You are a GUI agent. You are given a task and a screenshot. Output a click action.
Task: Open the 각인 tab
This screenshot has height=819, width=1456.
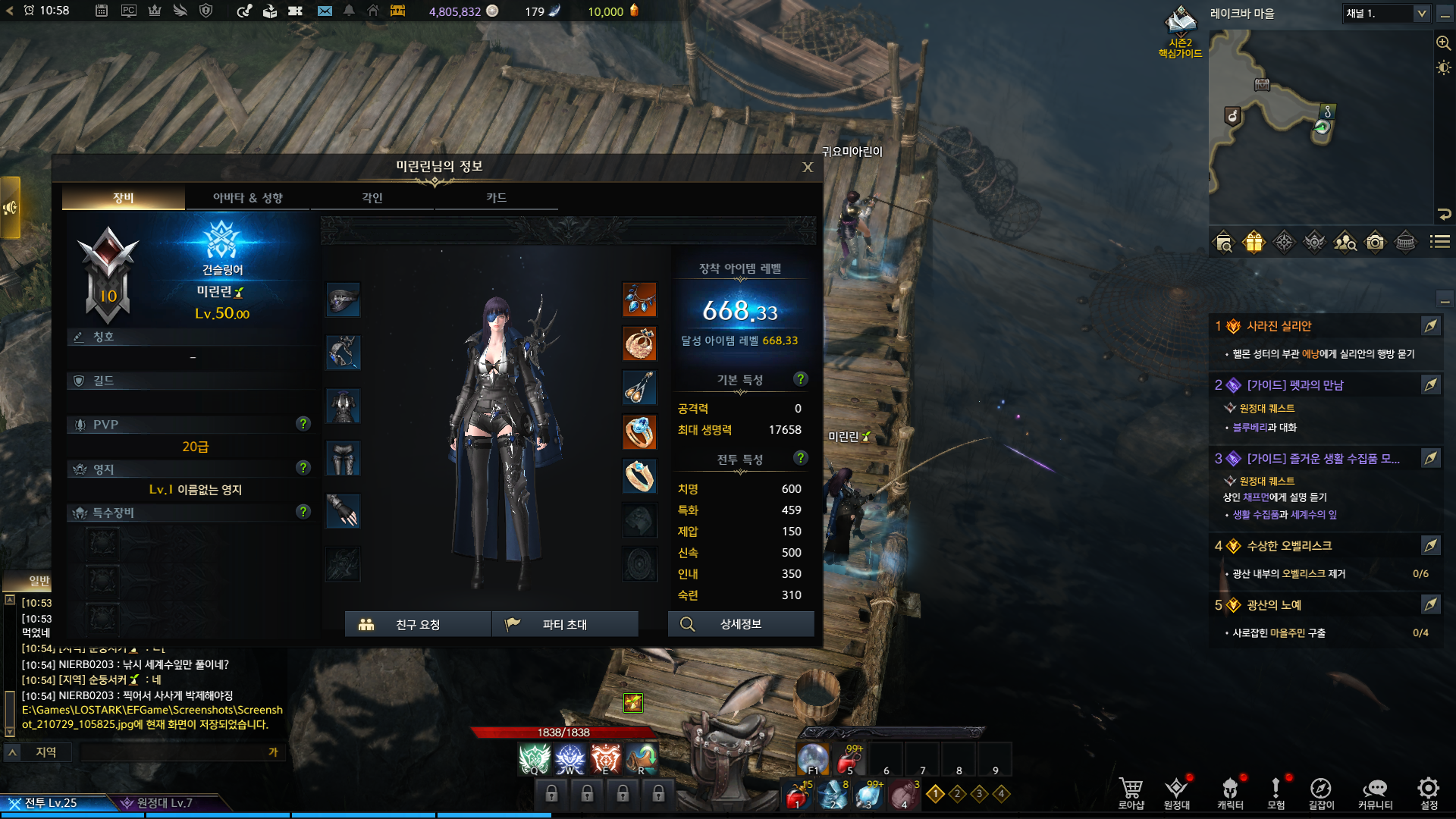[x=372, y=198]
